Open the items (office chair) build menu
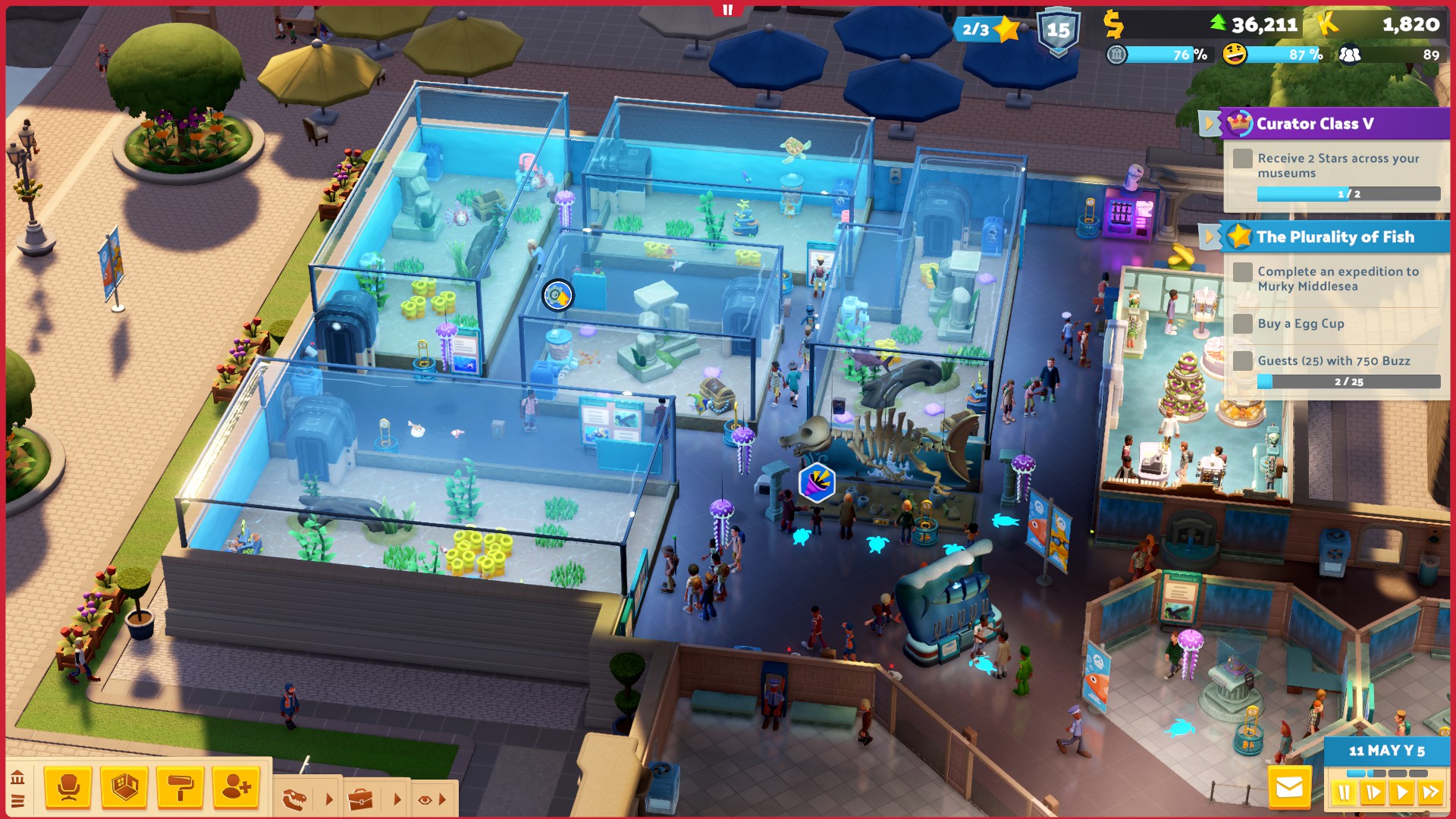The height and width of the screenshot is (819, 1456). pos(68,787)
